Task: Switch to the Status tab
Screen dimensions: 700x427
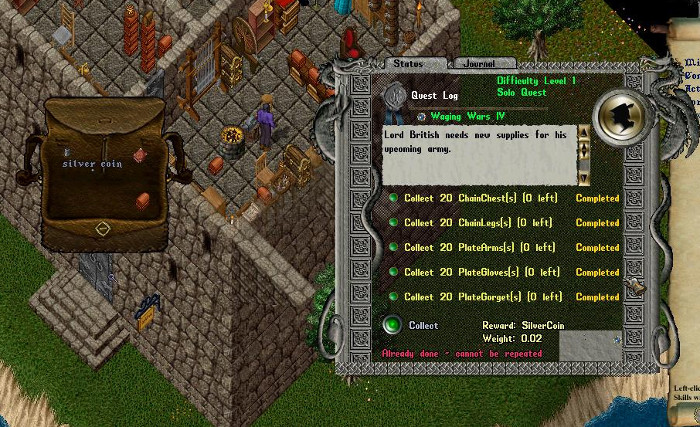Action: 408,63
